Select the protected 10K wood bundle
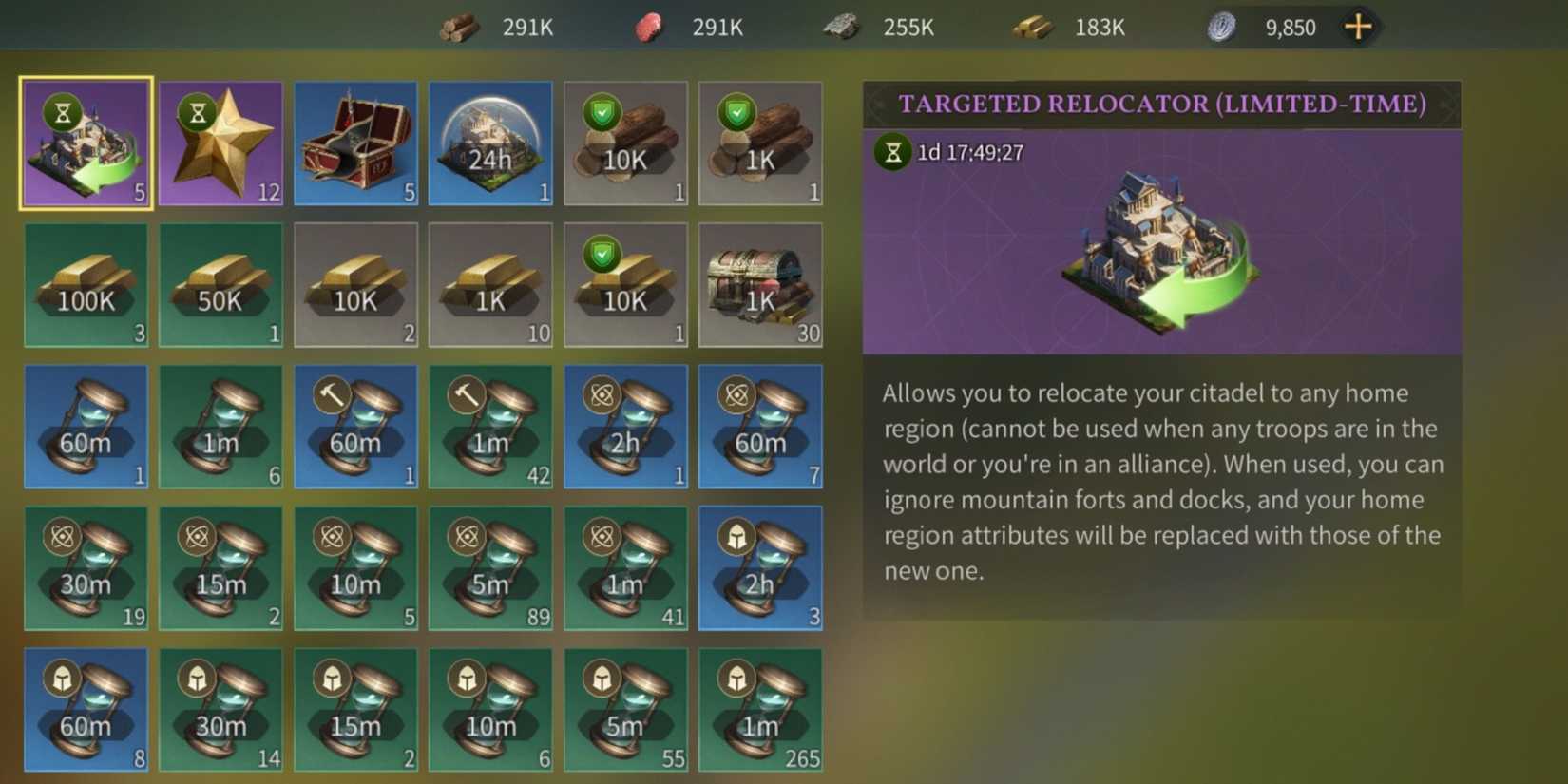 pos(625,143)
